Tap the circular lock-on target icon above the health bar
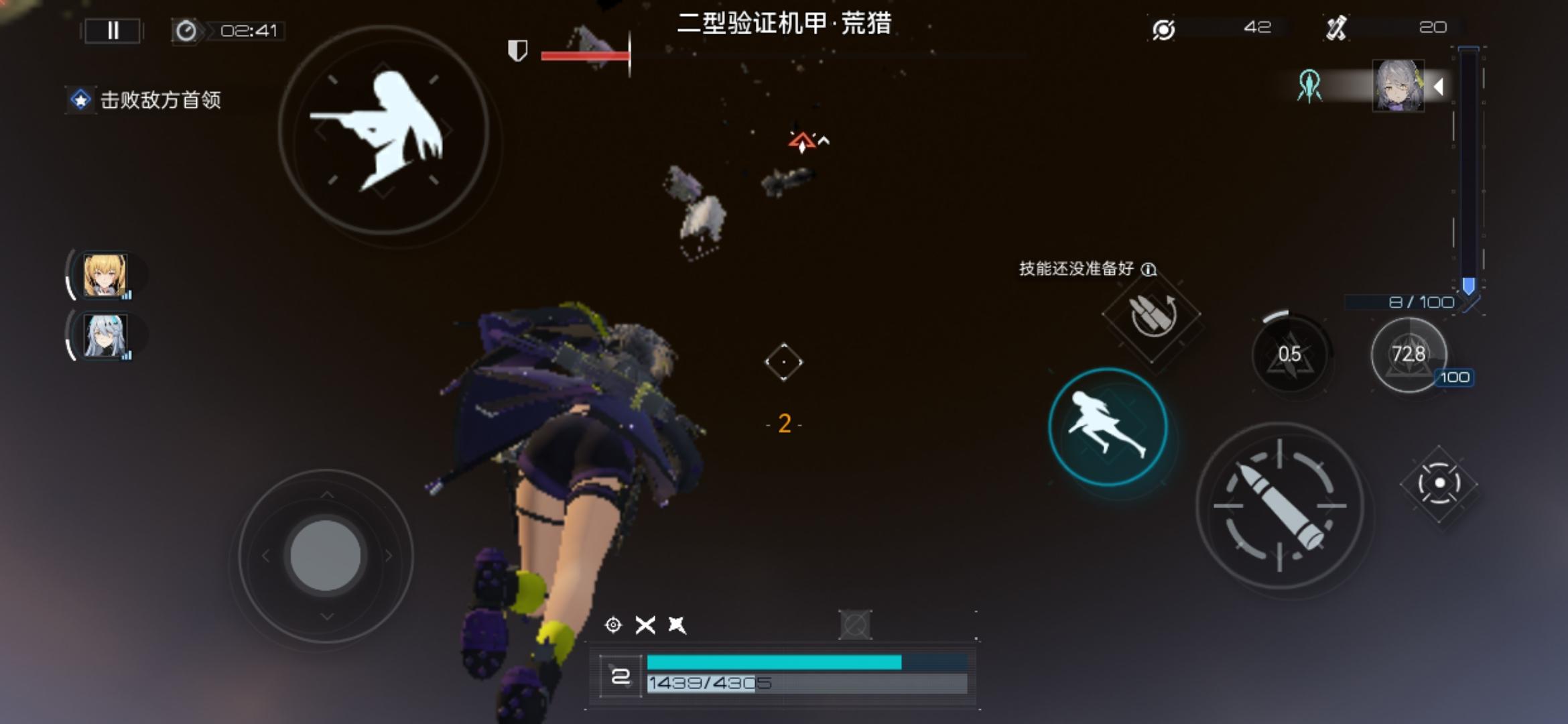Viewport: 1568px width, 724px height. (x=612, y=627)
